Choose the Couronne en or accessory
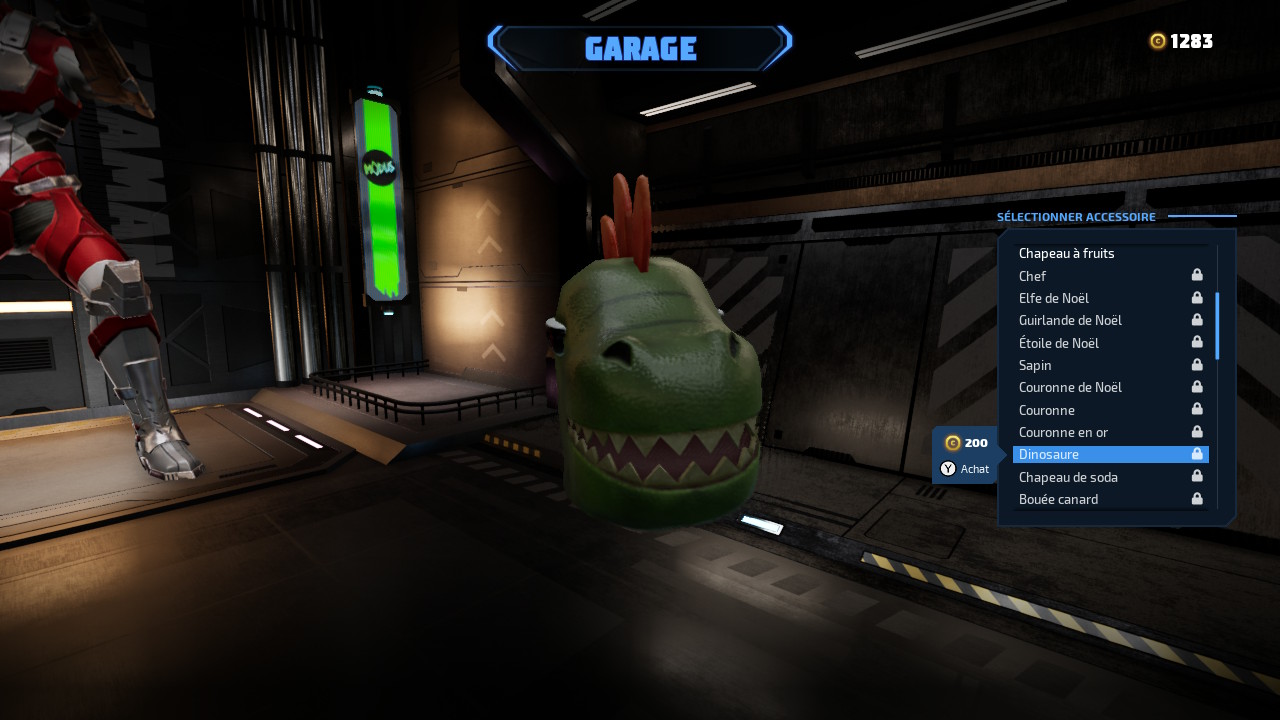Image resolution: width=1280 pixels, height=720 pixels. 1063,432
